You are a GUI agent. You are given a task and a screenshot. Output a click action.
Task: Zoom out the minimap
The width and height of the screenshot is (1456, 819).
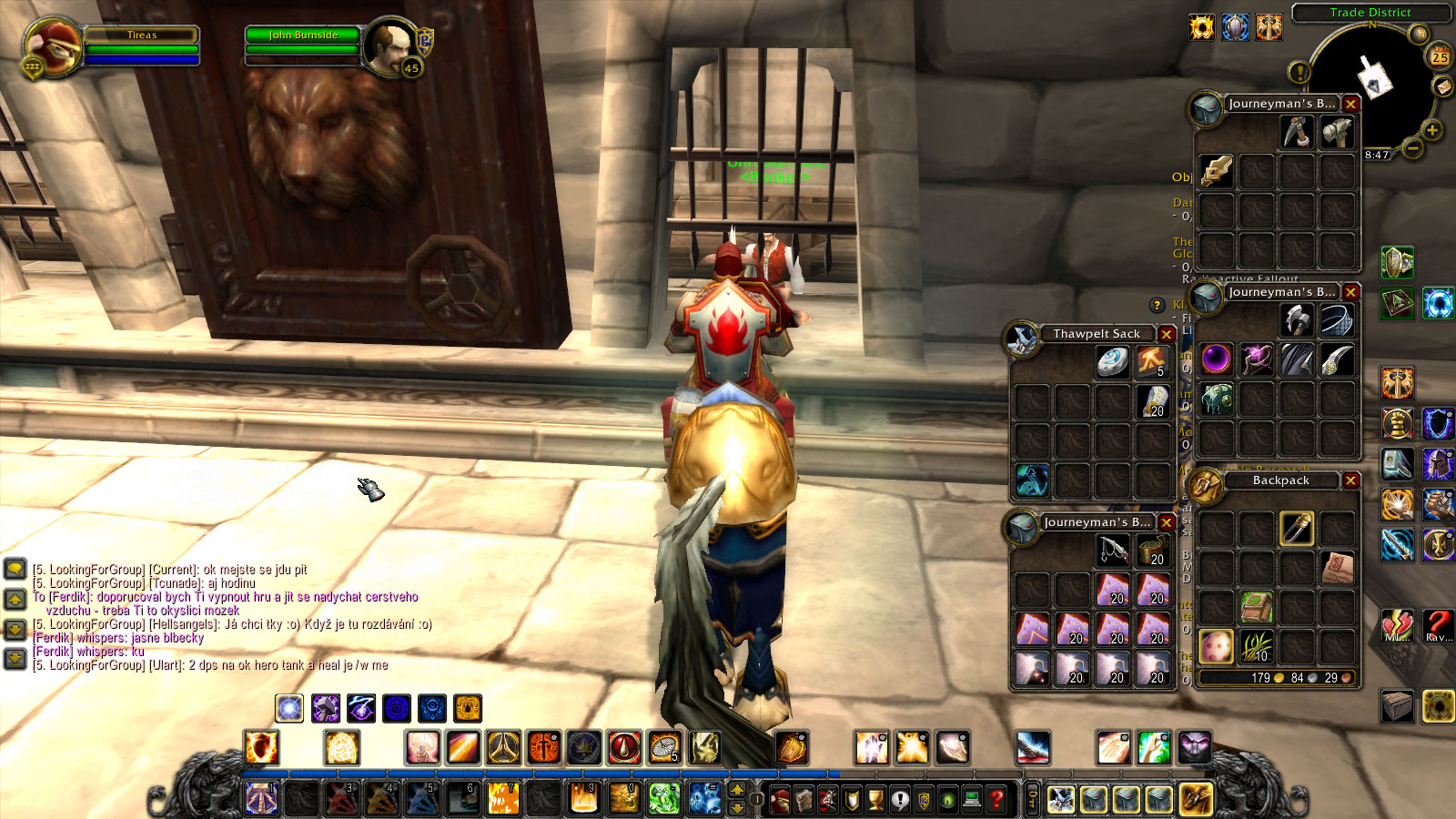(x=1412, y=147)
